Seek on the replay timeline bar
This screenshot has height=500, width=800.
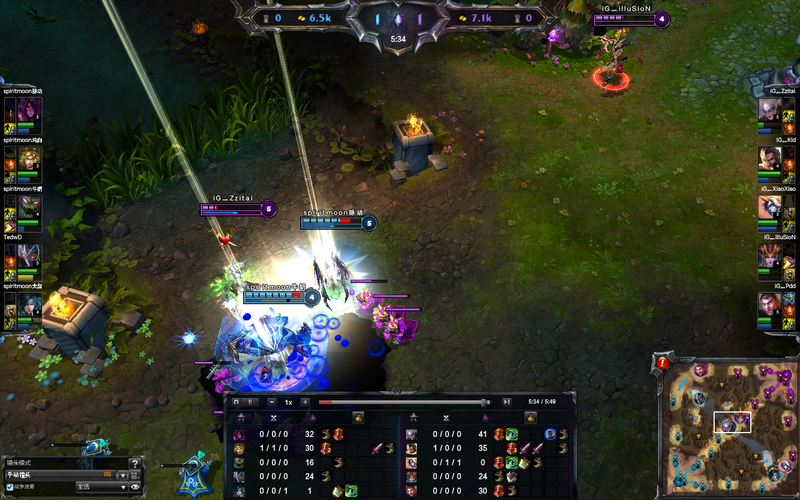point(400,402)
